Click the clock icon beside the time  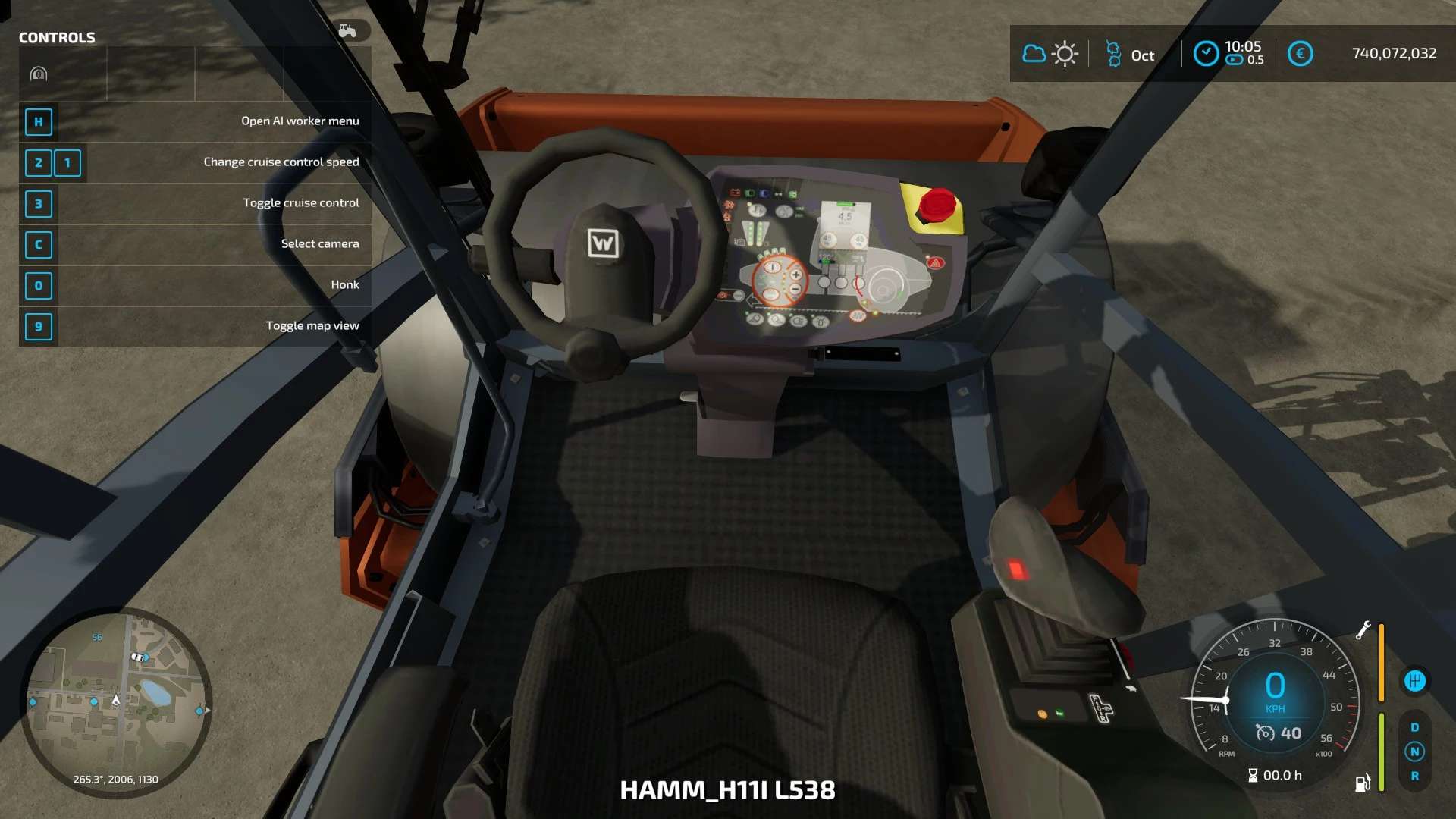click(1206, 54)
